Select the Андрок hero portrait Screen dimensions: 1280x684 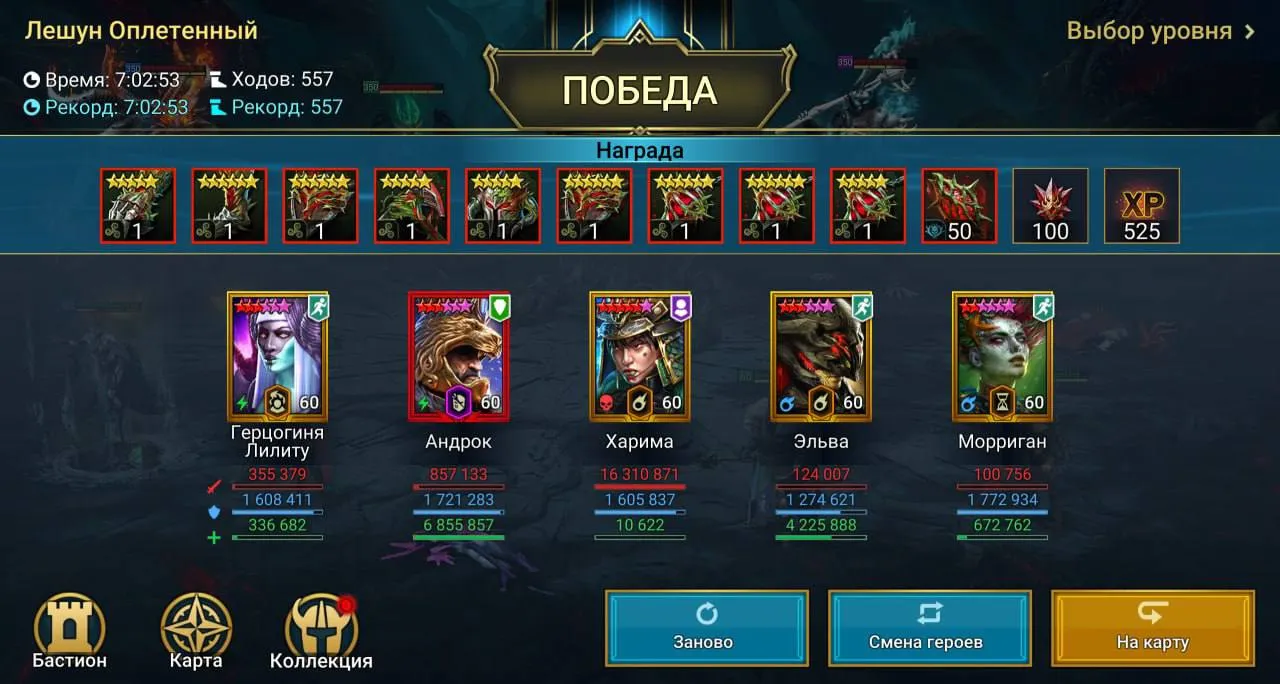click(459, 356)
